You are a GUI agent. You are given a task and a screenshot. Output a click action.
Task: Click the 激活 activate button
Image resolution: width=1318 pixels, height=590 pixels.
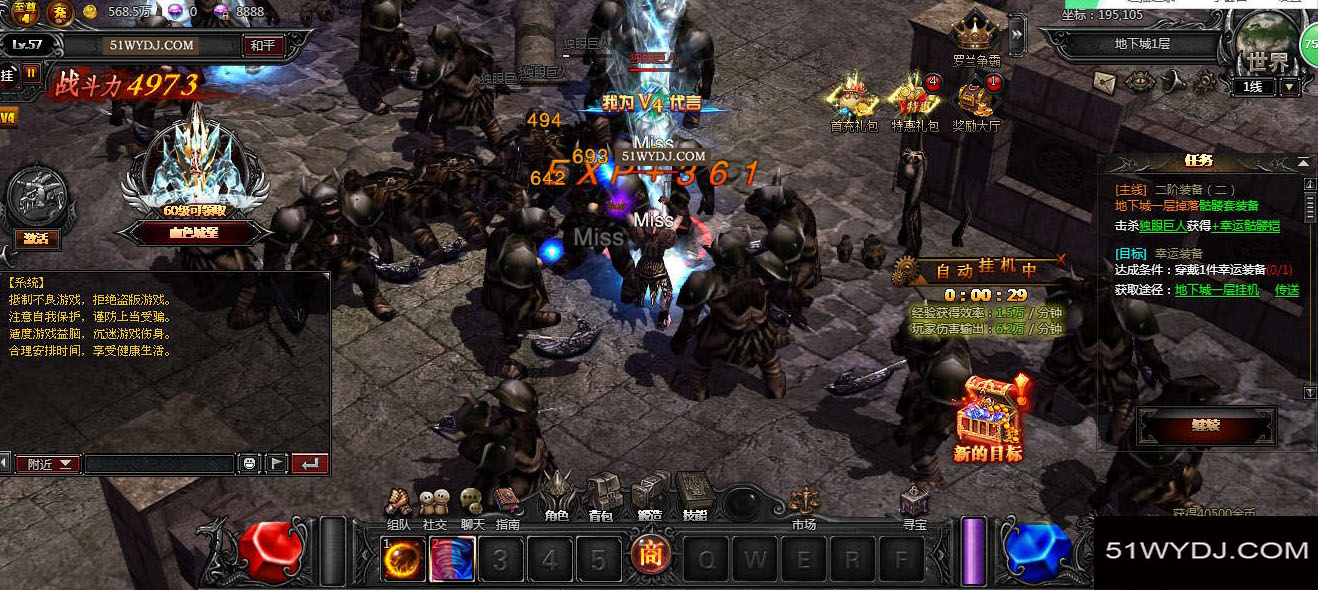(x=38, y=239)
